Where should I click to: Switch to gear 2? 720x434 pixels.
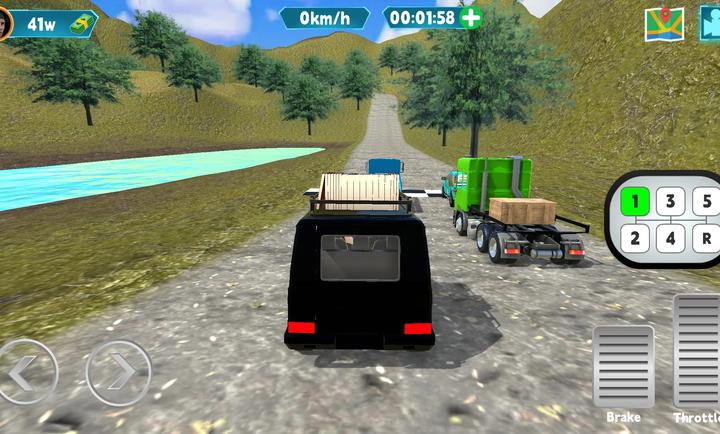635,238
